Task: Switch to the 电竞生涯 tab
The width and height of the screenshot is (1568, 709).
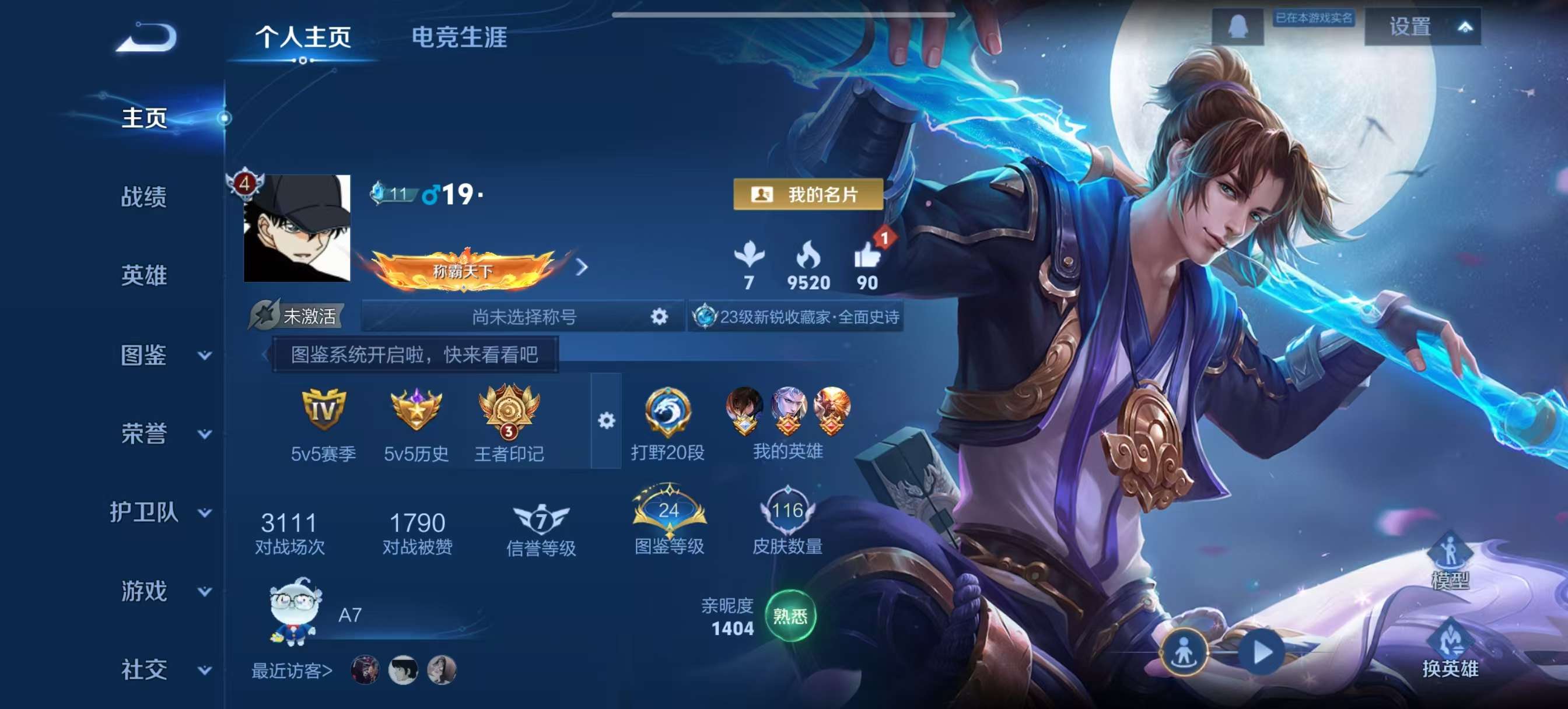Action: pyautogui.click(x=461, y=37)
